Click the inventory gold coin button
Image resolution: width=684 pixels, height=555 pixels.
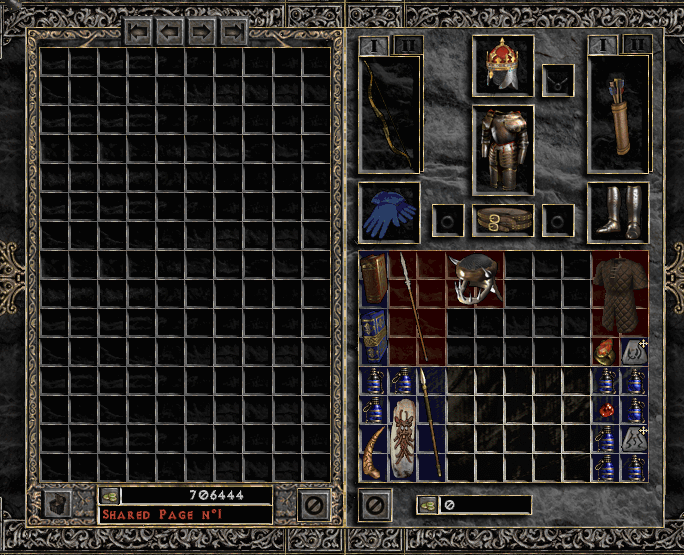pos(427,505)
